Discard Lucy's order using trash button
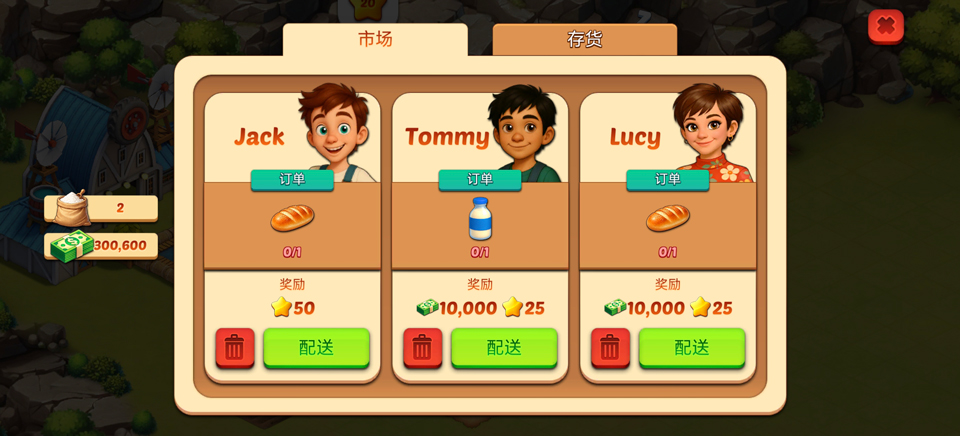Viewport: 960px width, 436px height. click(610, 348)
